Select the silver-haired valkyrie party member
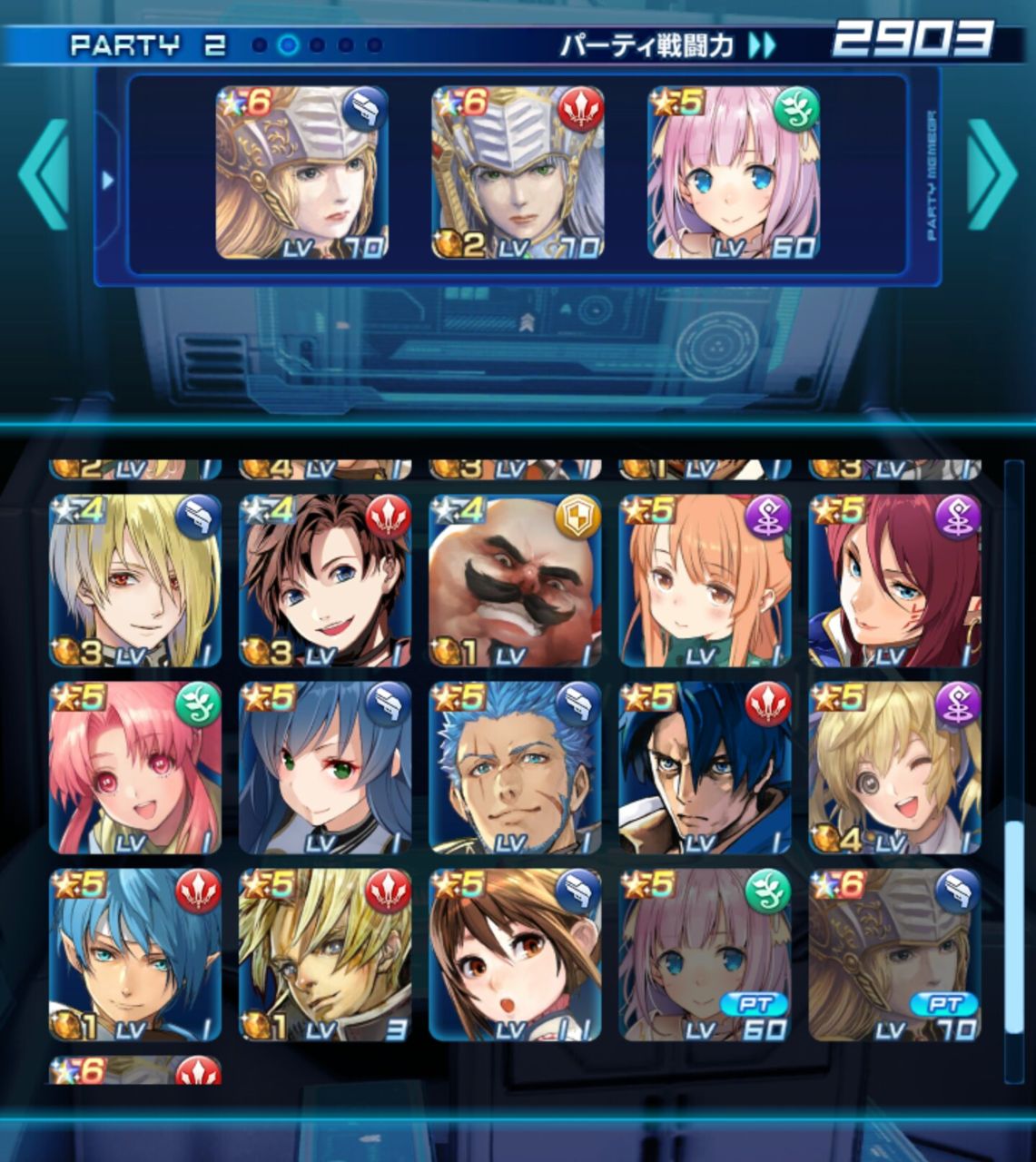1036x1162 pixels. 517,172
